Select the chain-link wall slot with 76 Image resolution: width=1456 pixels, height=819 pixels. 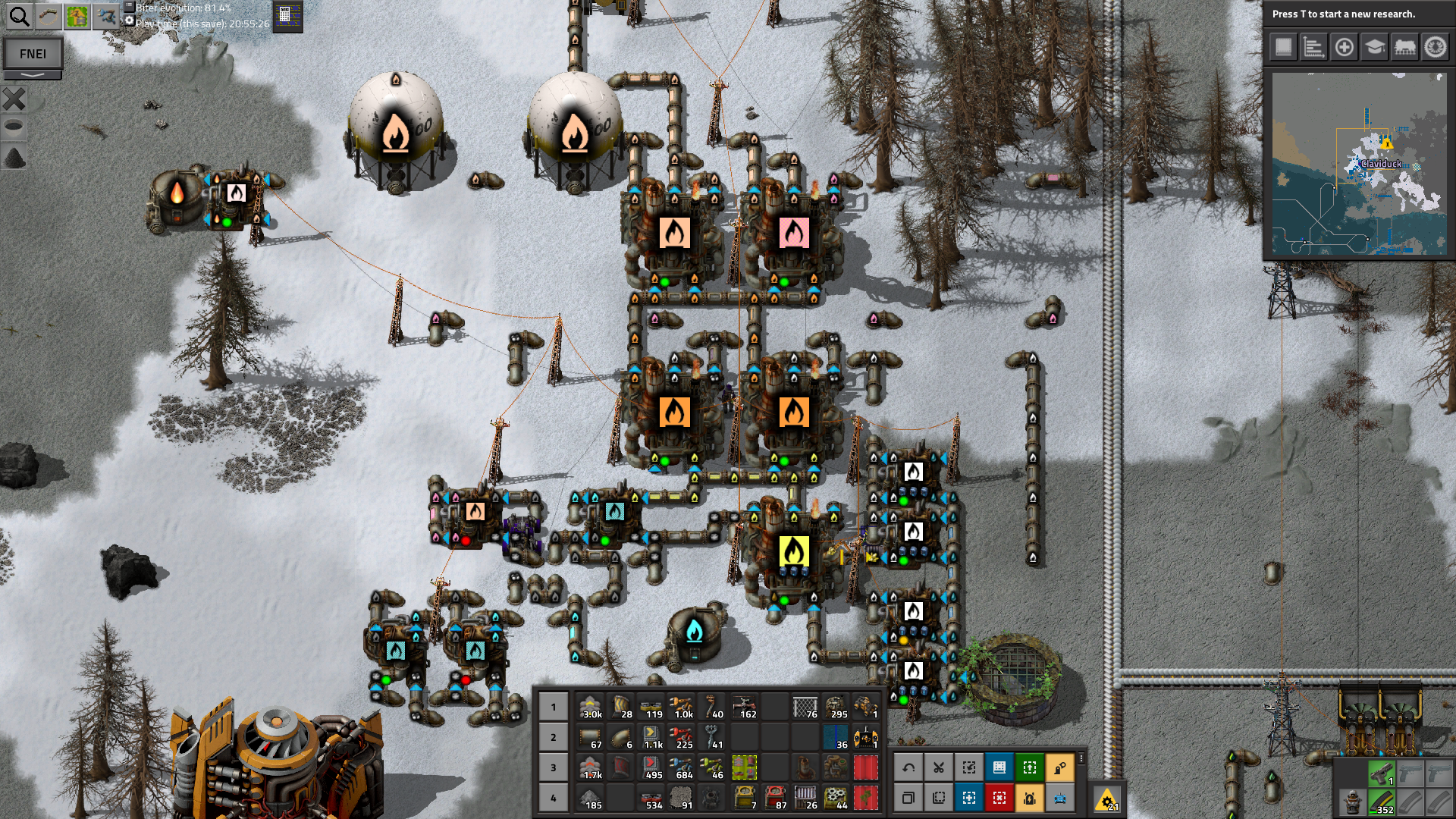click(x=805, y=707)
